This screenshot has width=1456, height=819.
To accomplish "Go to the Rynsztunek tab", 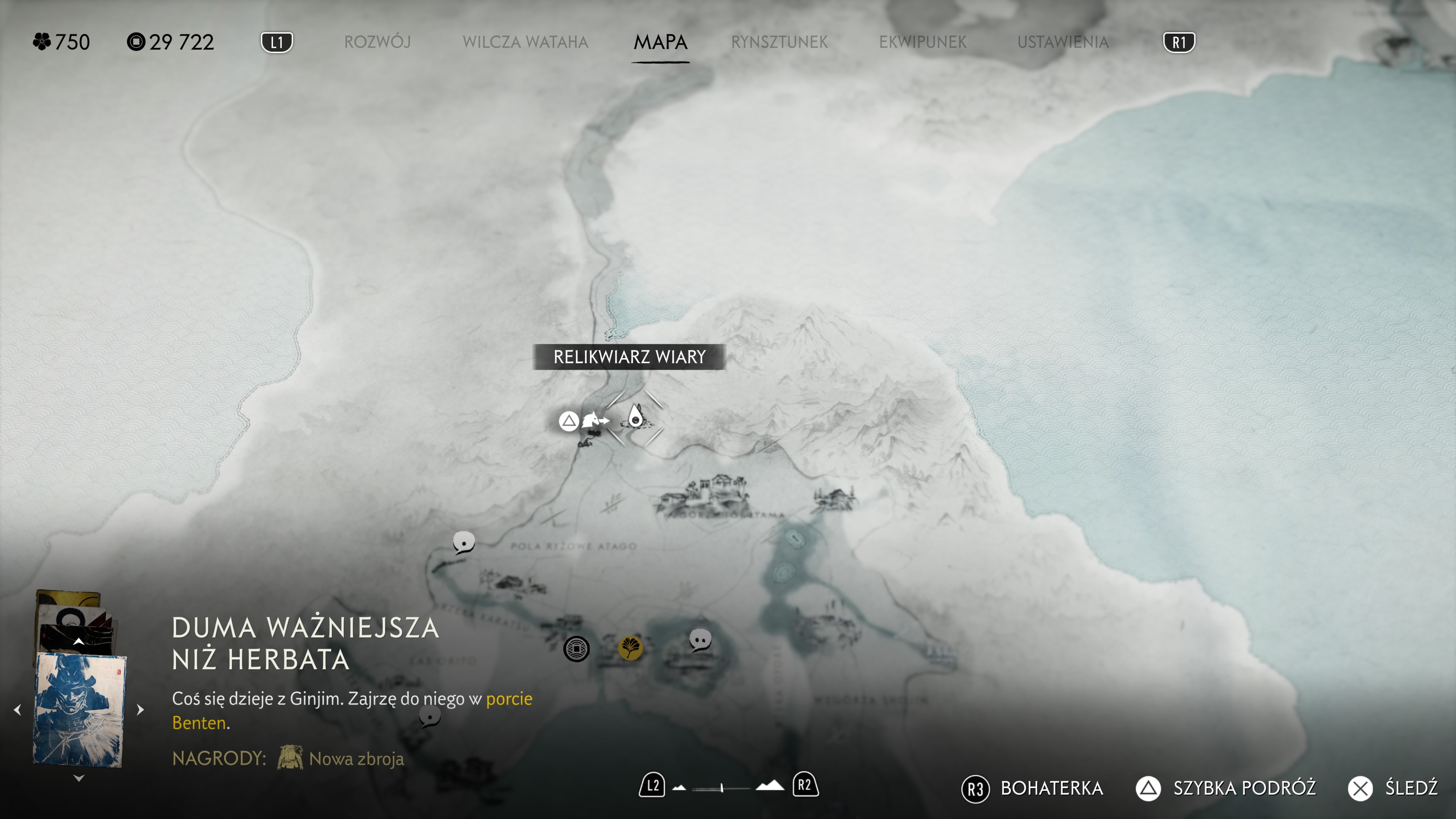I will pyautogui.click(x=779, y=42).
